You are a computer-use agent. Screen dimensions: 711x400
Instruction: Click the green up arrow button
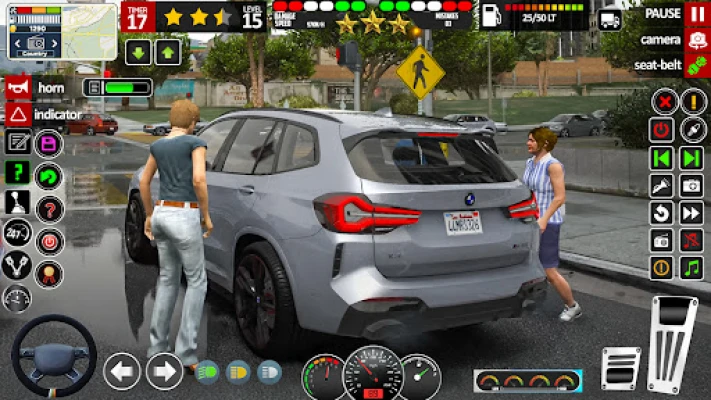coord(168,52)
